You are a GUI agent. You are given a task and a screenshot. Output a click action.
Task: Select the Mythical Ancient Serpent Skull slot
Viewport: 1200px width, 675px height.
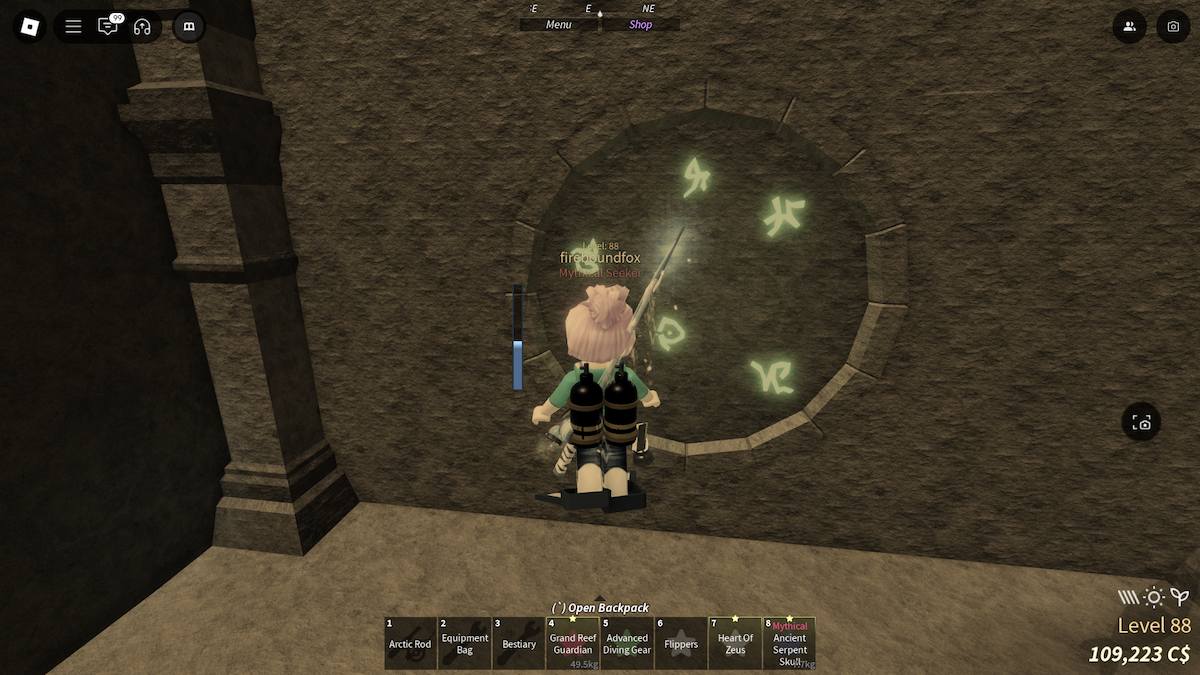[789, 643]
